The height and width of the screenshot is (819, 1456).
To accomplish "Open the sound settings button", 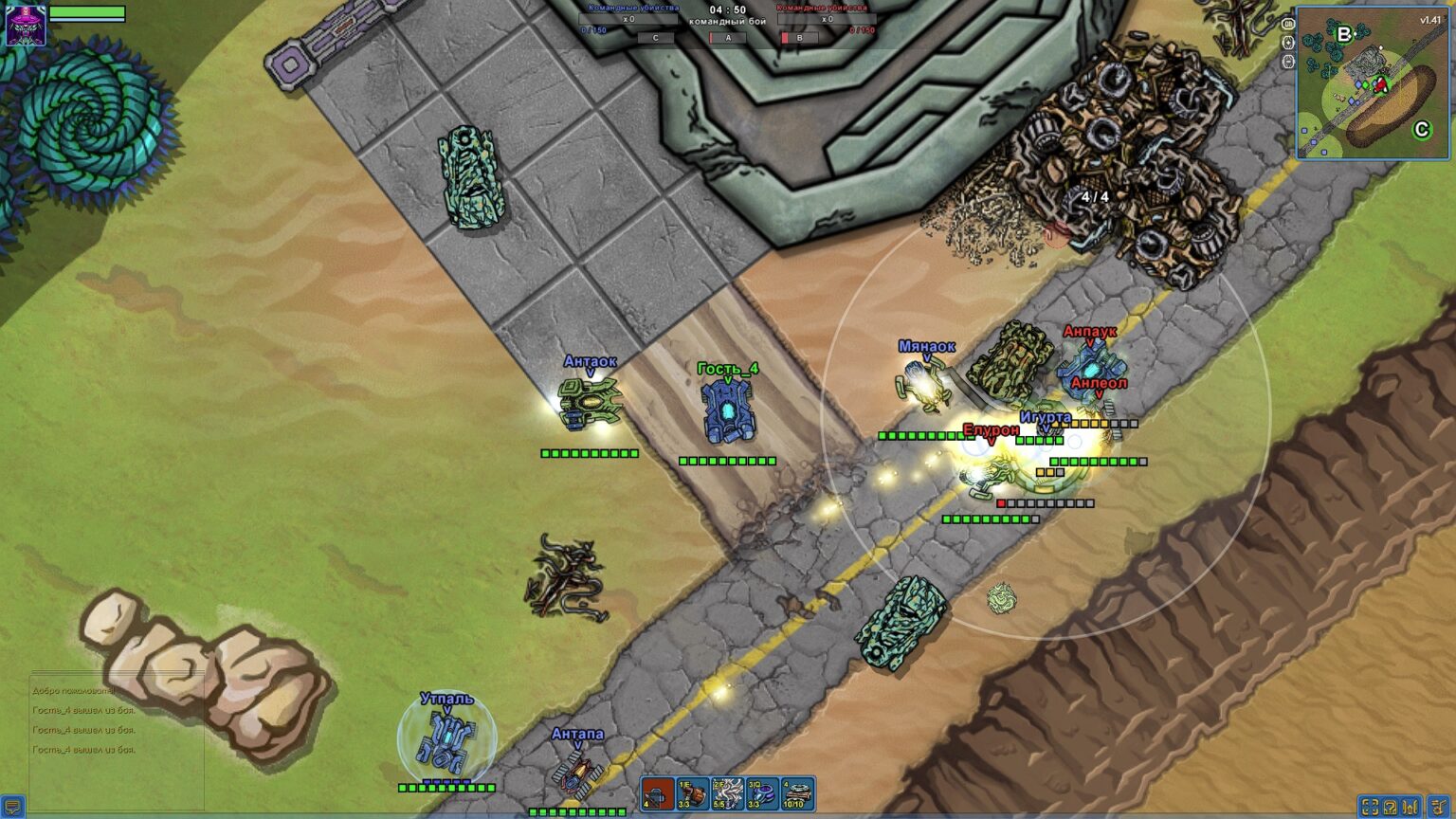I will 1412,807.
